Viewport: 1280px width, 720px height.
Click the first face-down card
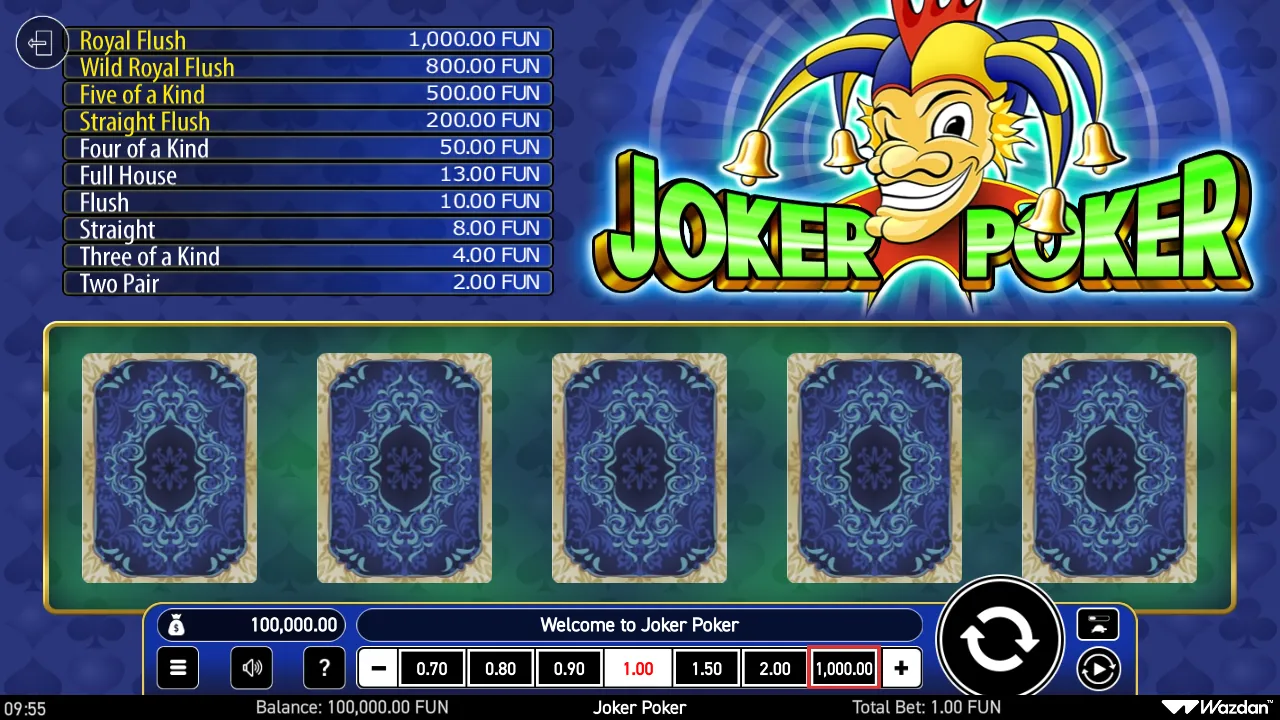click(x=169, y=467)
